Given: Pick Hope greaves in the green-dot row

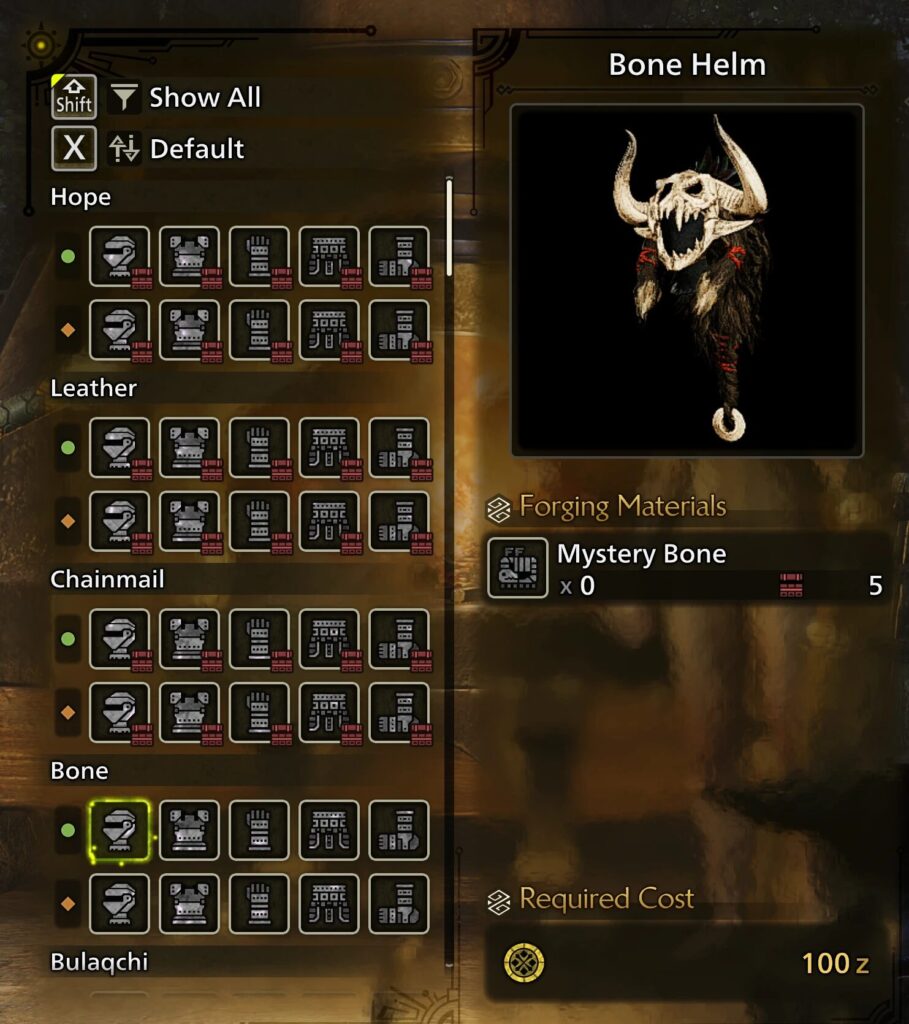Looking at the screenshot, I should coord(399,256).
